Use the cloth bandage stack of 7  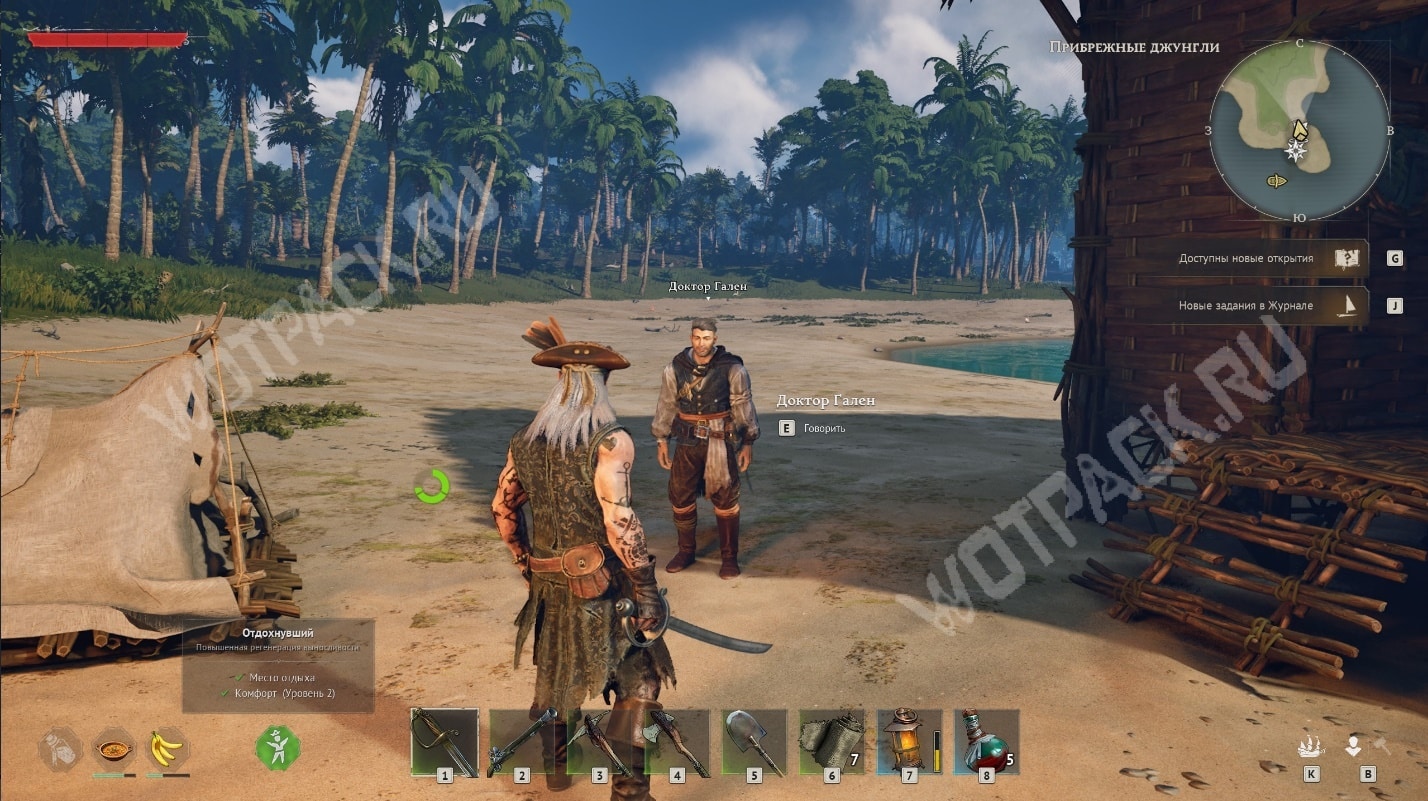(831, 742)
